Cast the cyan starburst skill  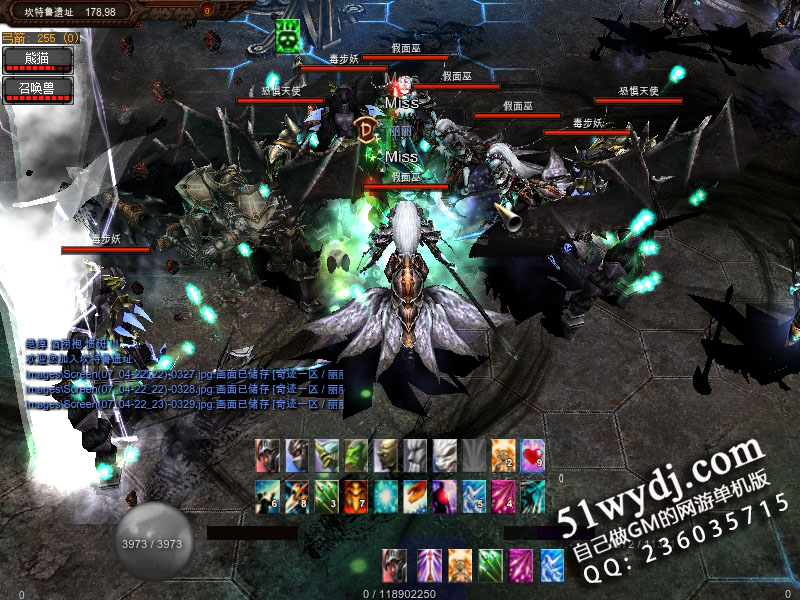pyautogui.click(x=386, y=494)
